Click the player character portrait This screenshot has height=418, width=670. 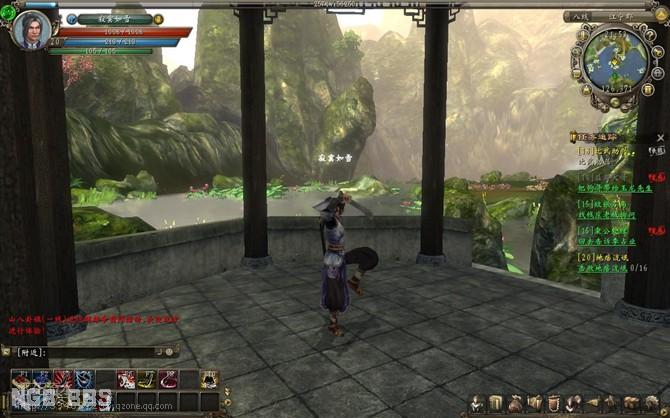[31, 28]
